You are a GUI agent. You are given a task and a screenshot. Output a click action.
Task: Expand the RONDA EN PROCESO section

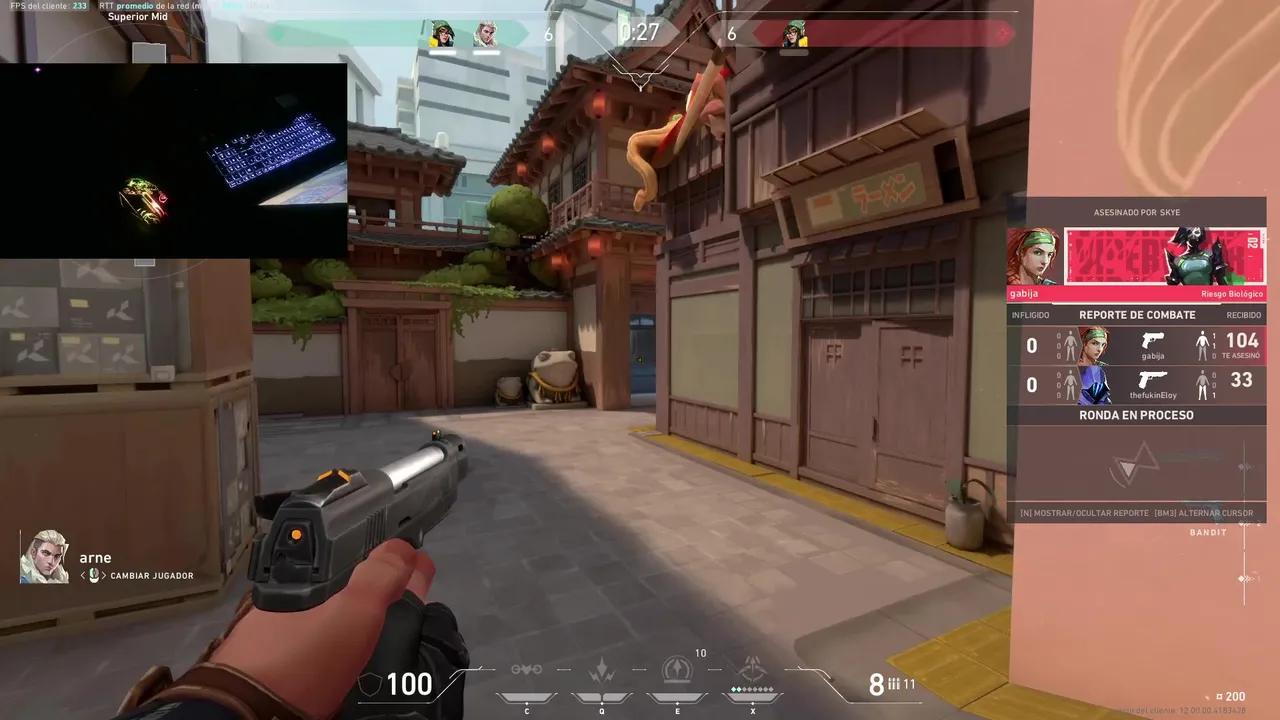pos(1137,414)
